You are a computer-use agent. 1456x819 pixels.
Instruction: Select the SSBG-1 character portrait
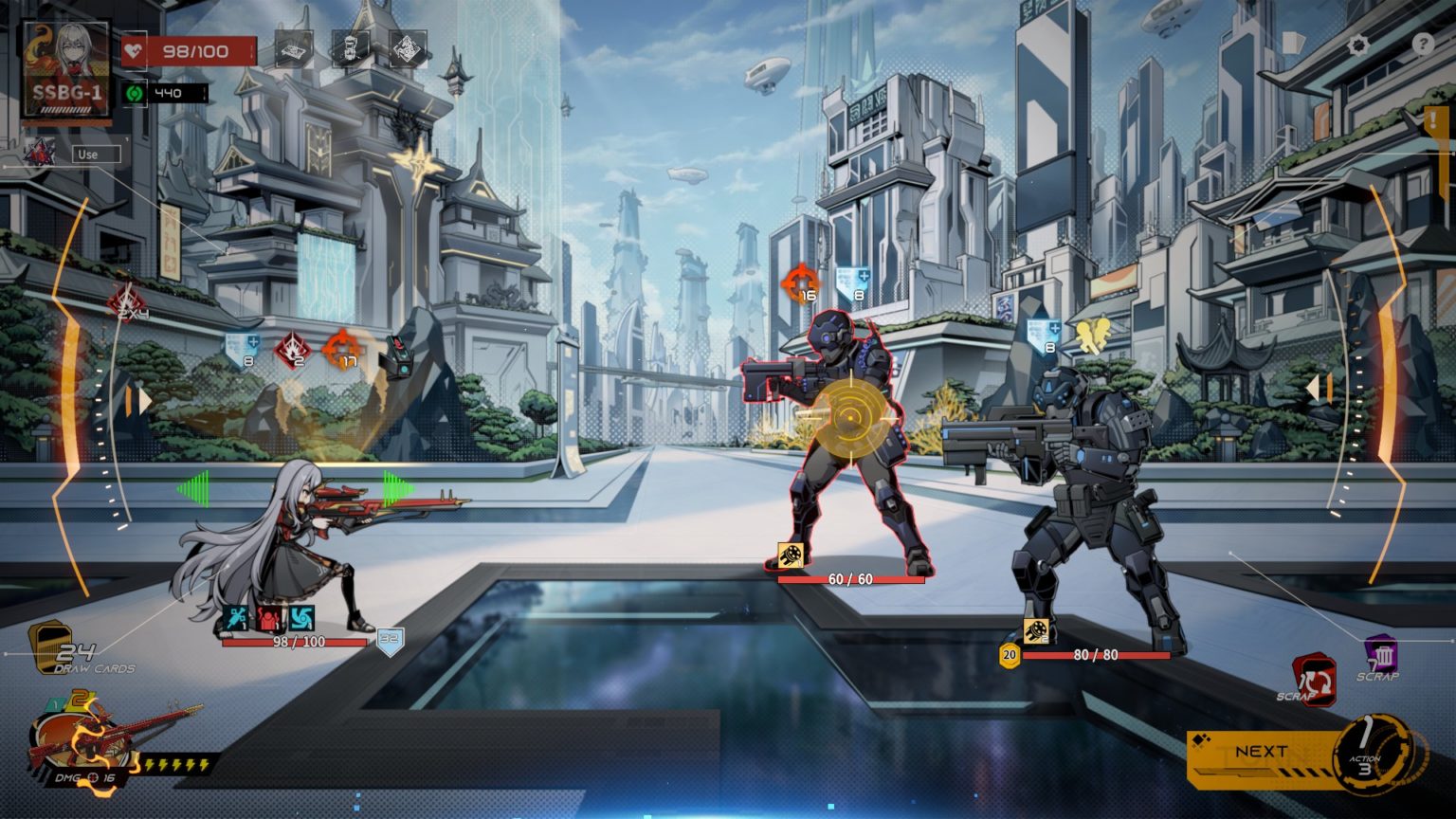66,69
